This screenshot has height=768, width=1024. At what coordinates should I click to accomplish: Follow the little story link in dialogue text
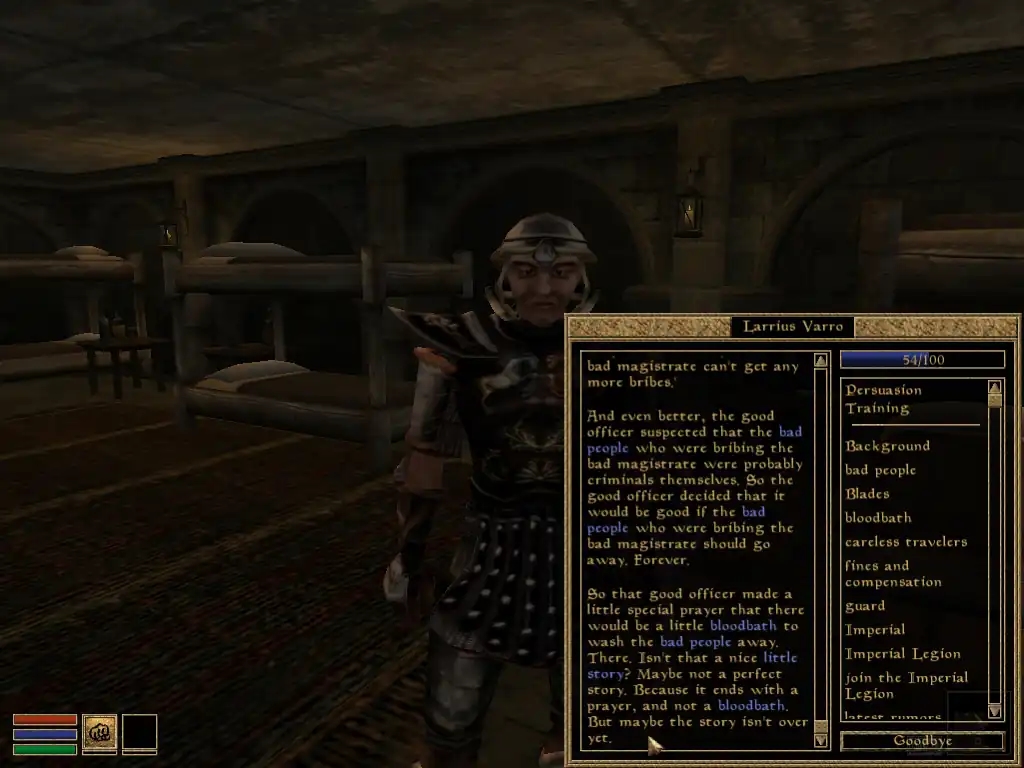(780, 658)
